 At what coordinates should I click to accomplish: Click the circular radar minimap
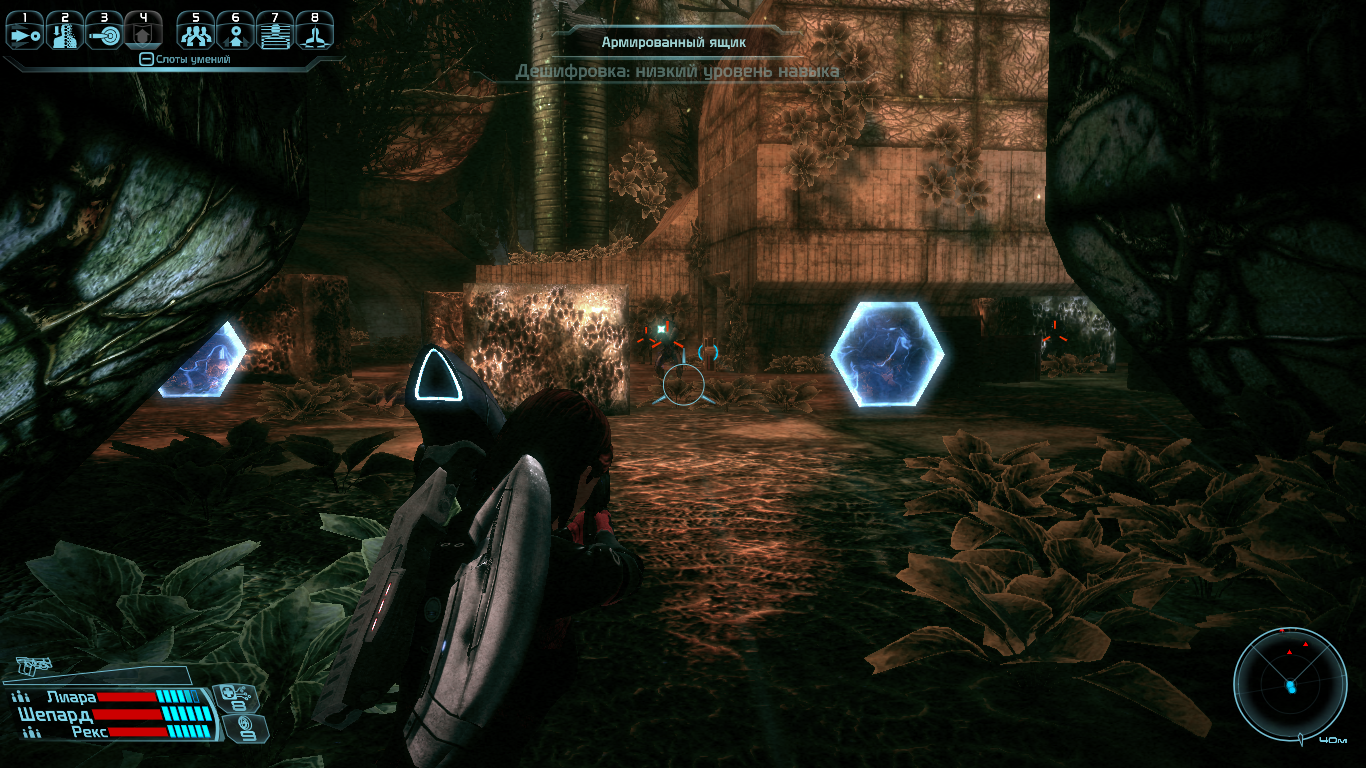[x=1289, y=685]
